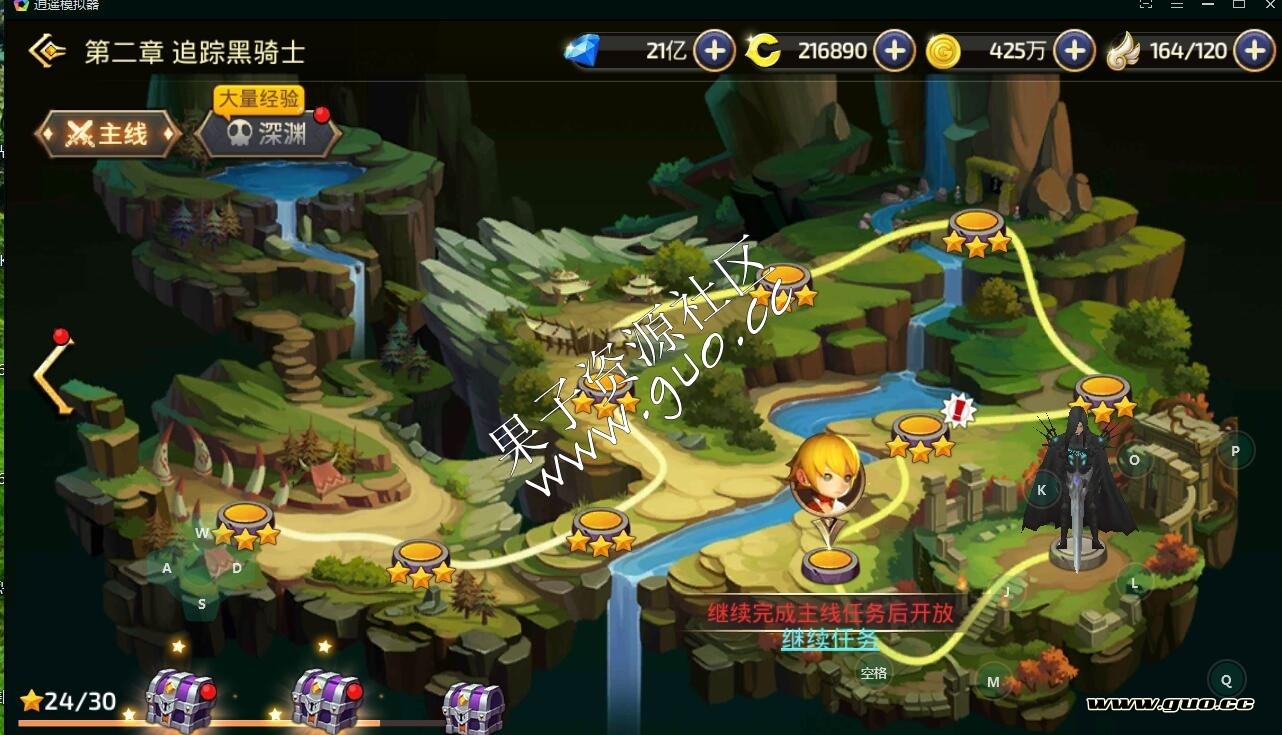
Task: Tap the plus beside the moon currency
Action: (x=894, y=51)
